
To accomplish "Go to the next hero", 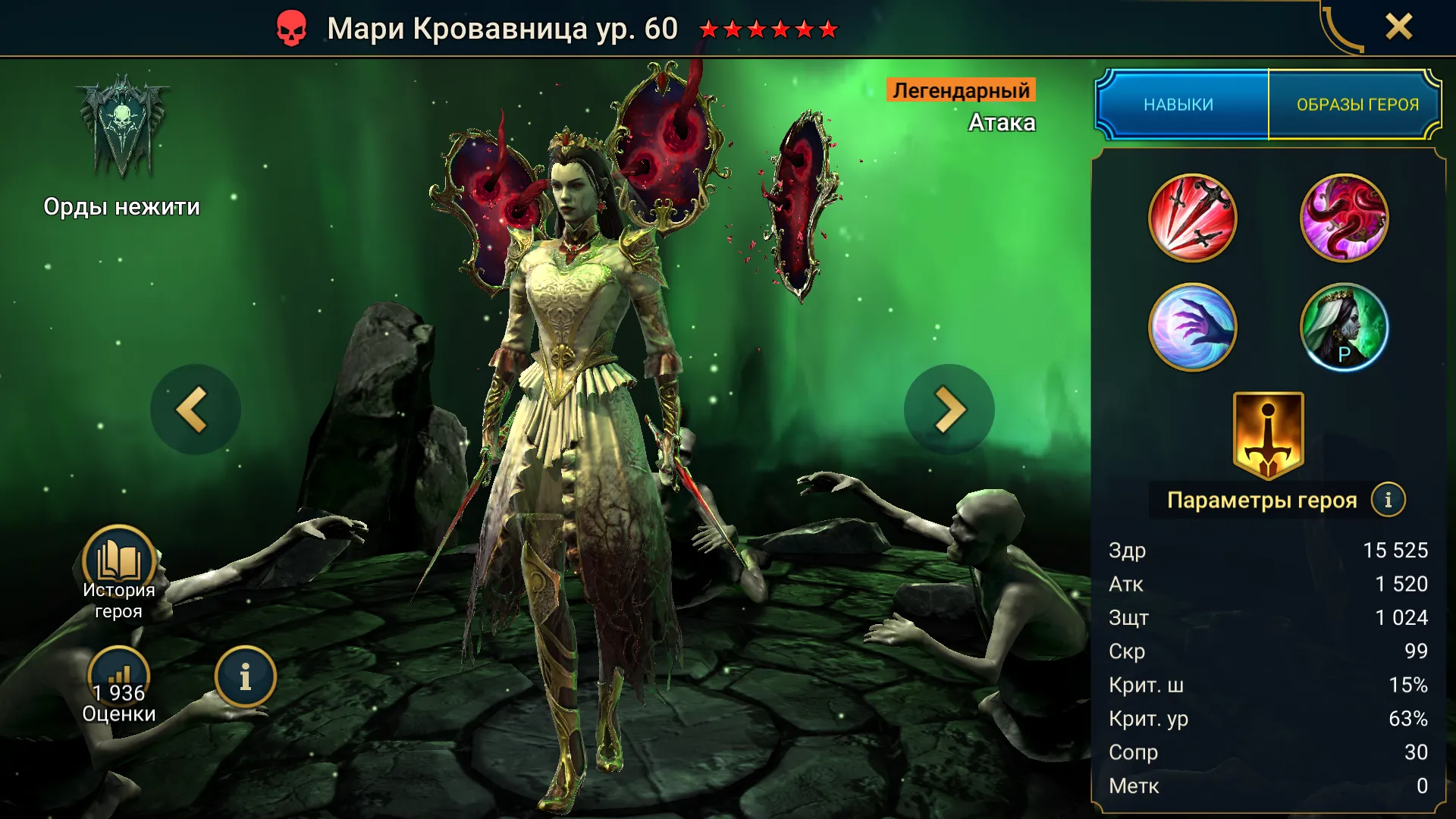I will [949, 409].
